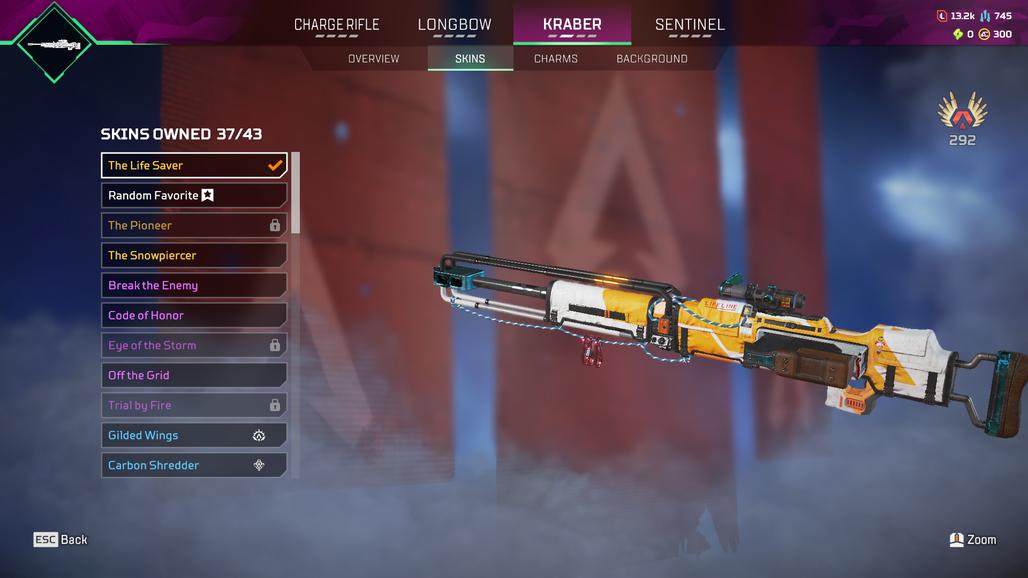Pick the Carbon Shredder skin
The width and height of the screenshot is (1028, 578).
pyautogui.click(x=194, y=465)
